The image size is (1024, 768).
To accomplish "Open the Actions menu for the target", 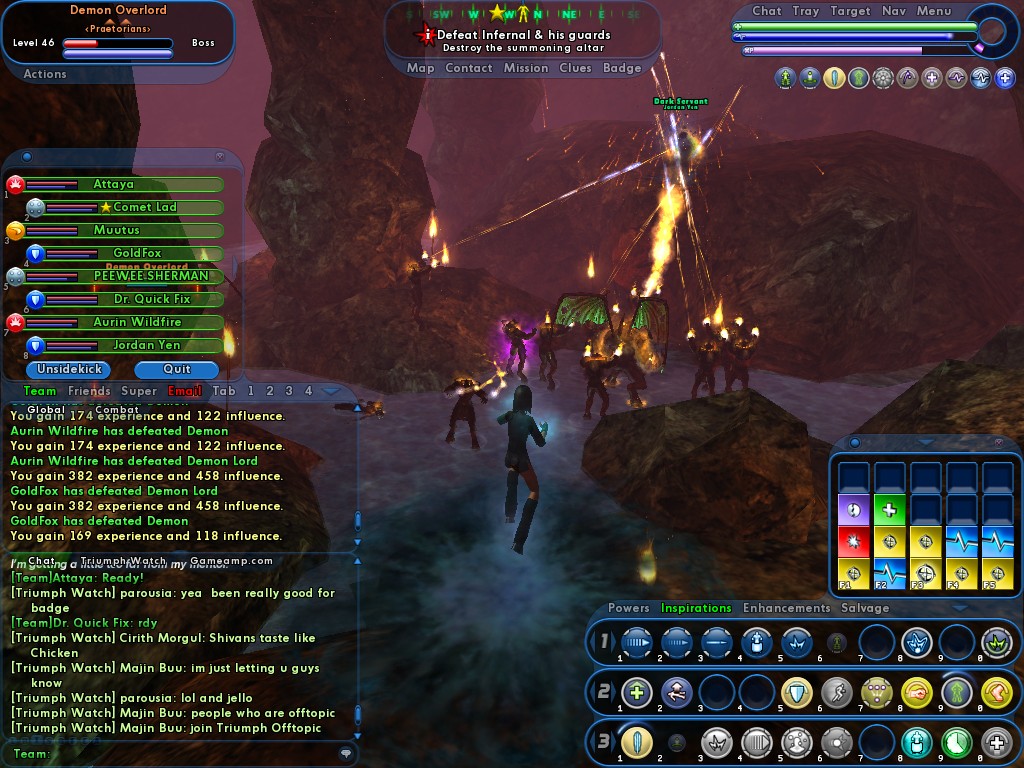I will coord(45,74).
